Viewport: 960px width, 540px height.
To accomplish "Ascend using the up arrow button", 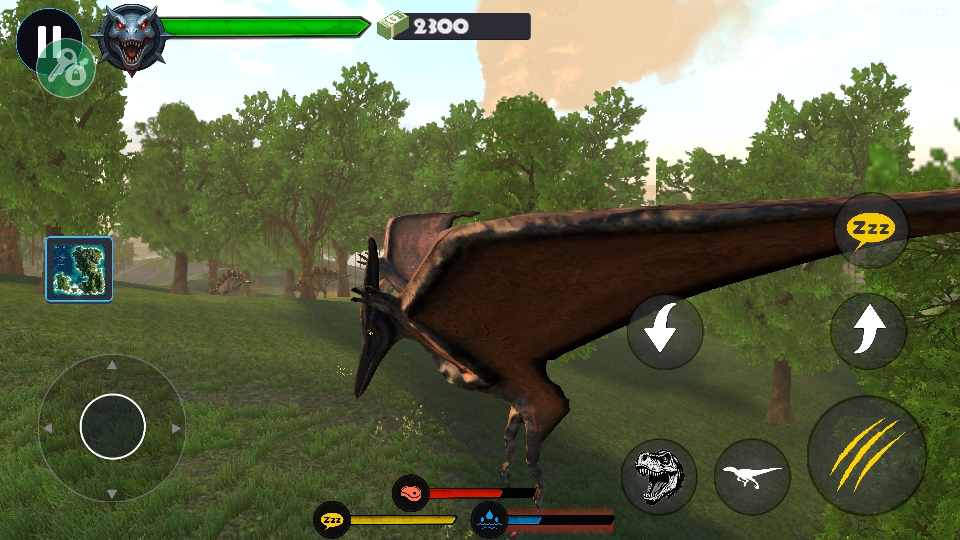I will pyautogui.click(x=868, y=331).
